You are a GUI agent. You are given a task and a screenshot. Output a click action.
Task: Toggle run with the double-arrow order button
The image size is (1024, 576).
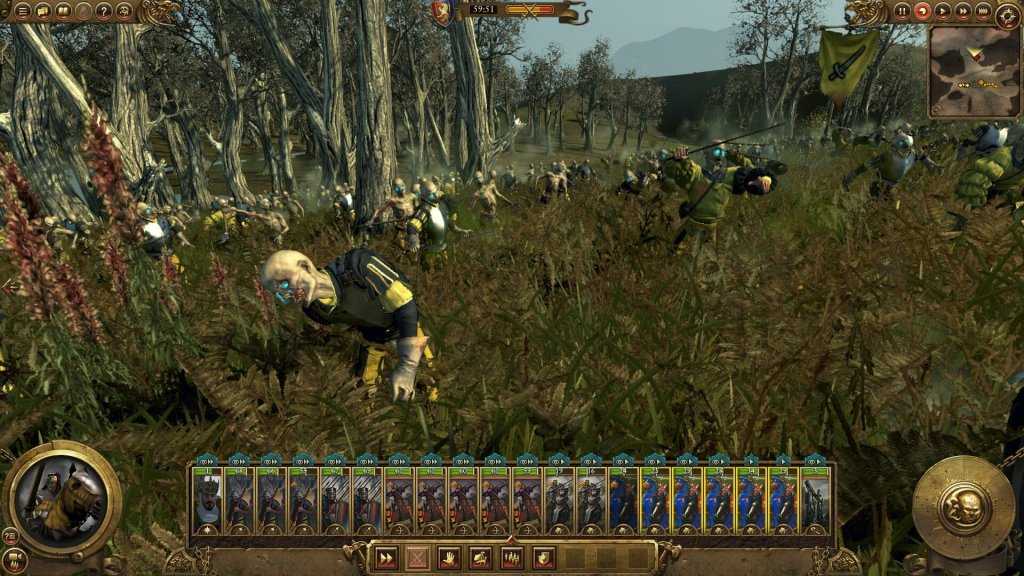click(387, 559)
